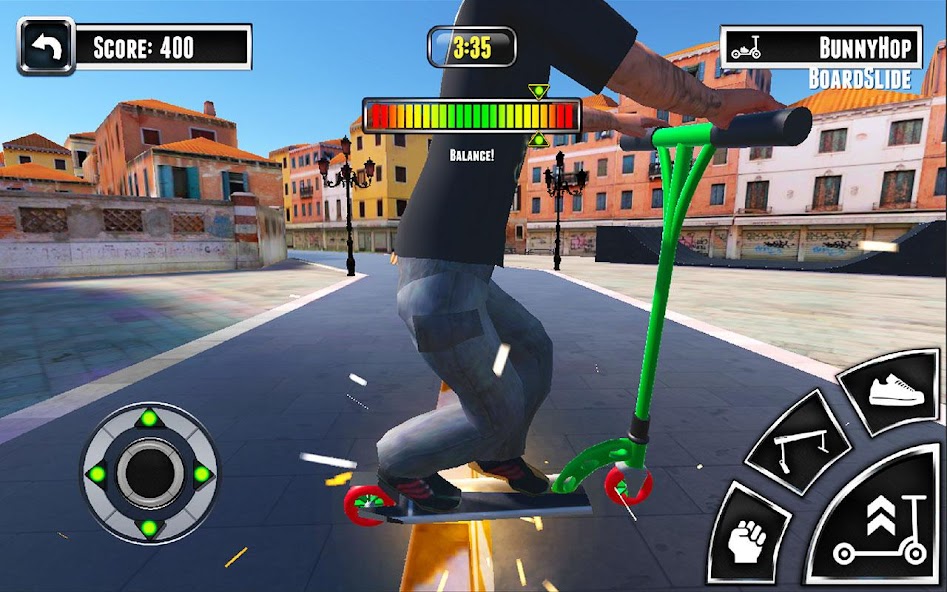Screen dimensions: 947x592
Task: Tap the joystick down arrow
Action: tap(149, 527)
